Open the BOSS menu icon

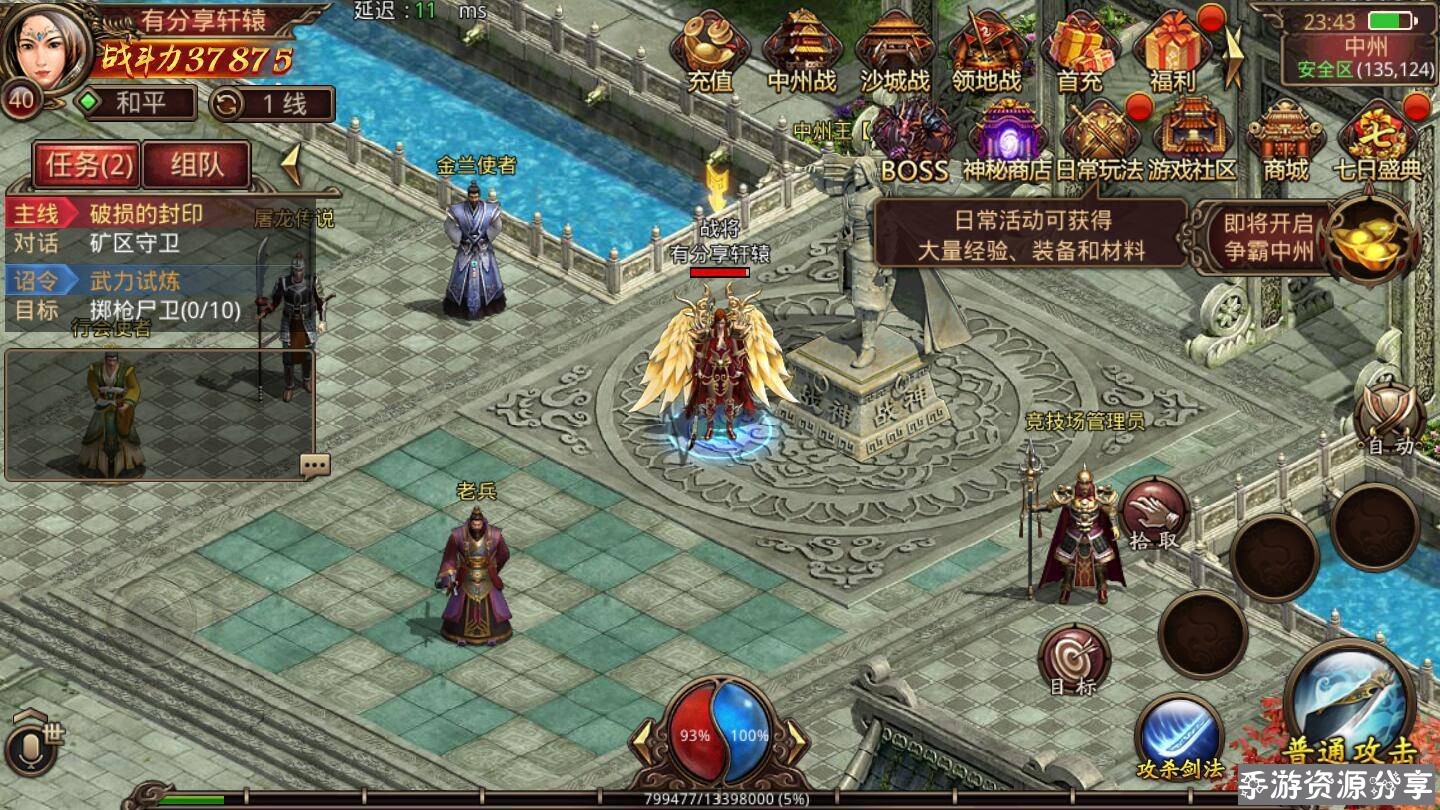(914, 140)
